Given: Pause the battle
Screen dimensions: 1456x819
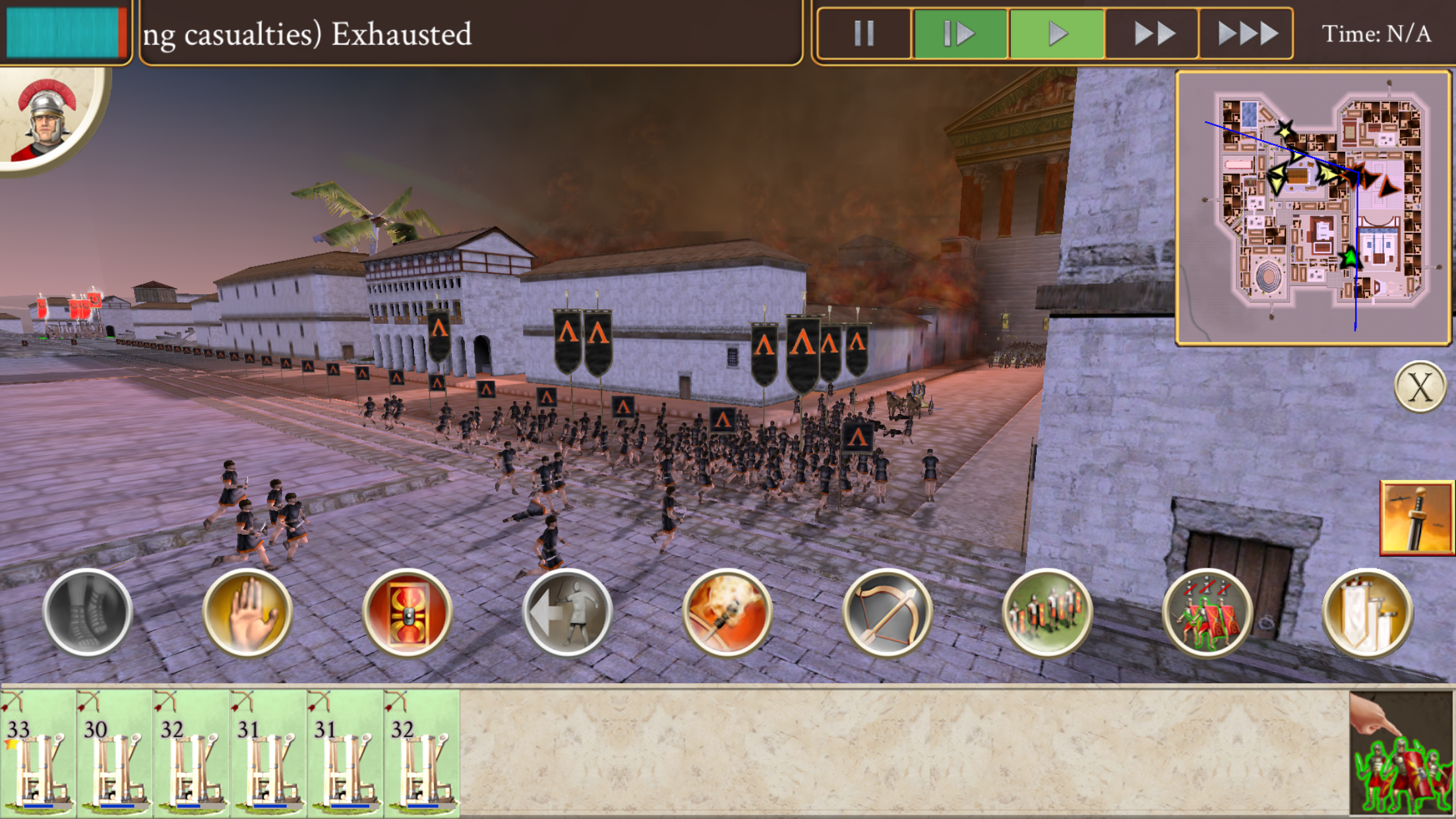Looking at the screenshot, I should coord(864,34).
